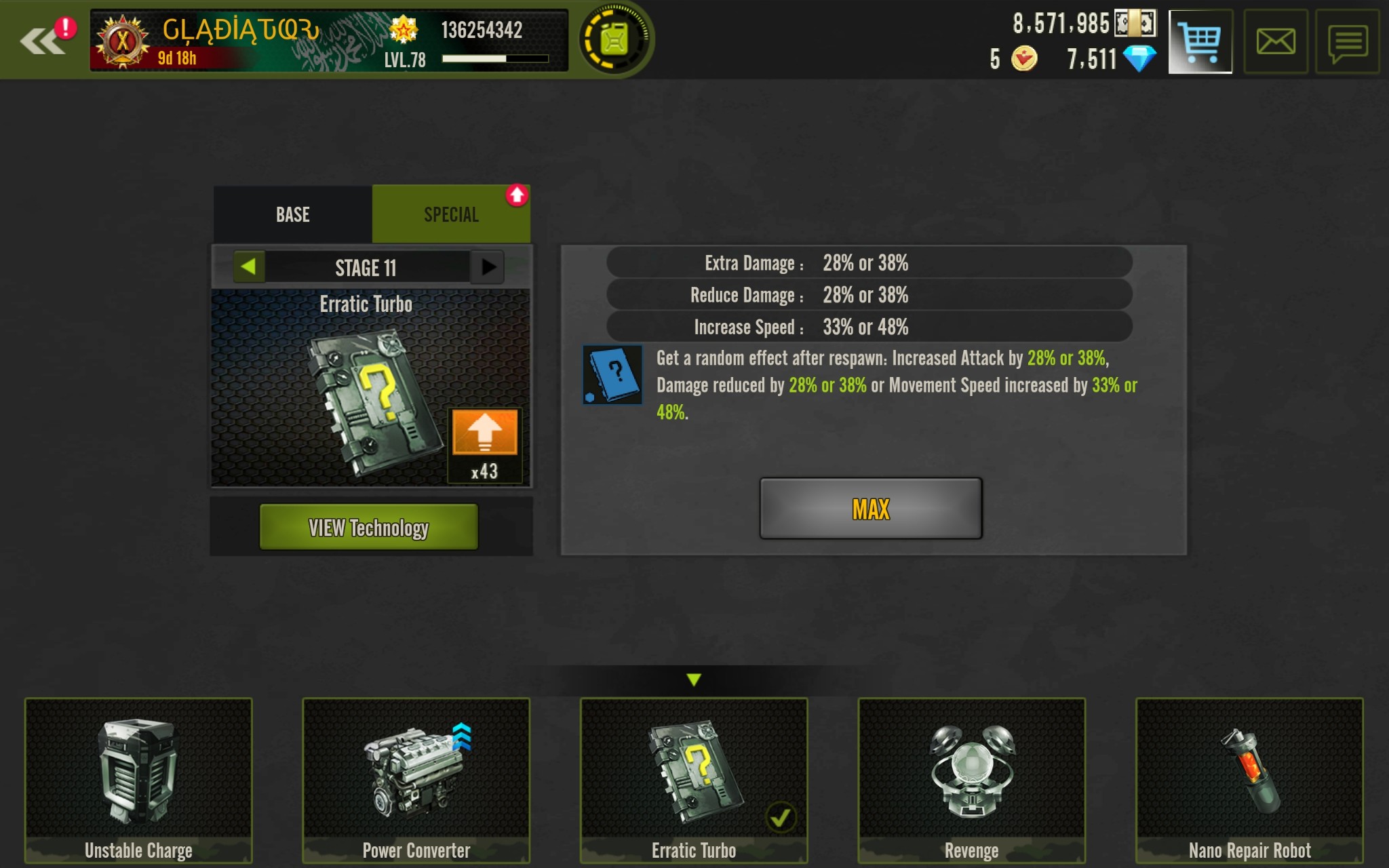Switch to the BASE tab

(292, 215)
